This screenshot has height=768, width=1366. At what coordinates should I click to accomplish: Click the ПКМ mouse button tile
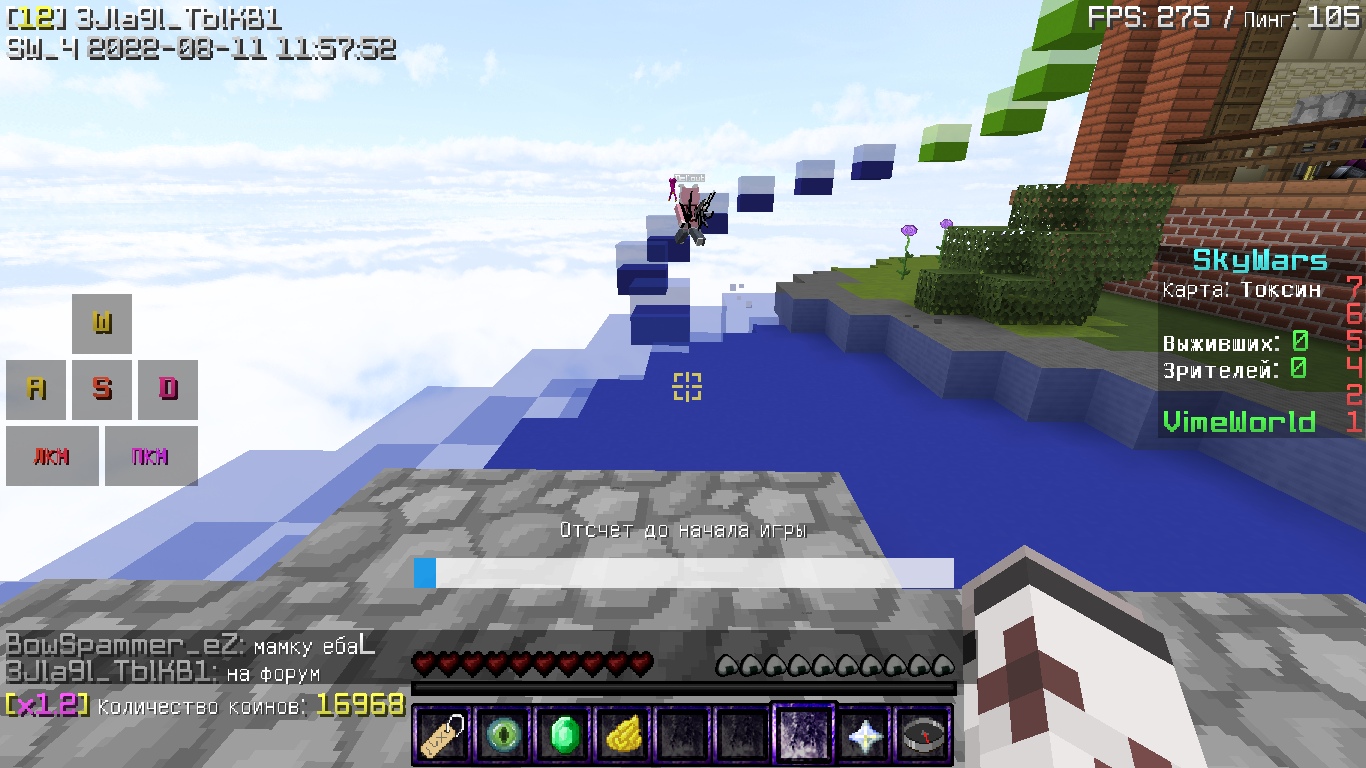(151, 456)
